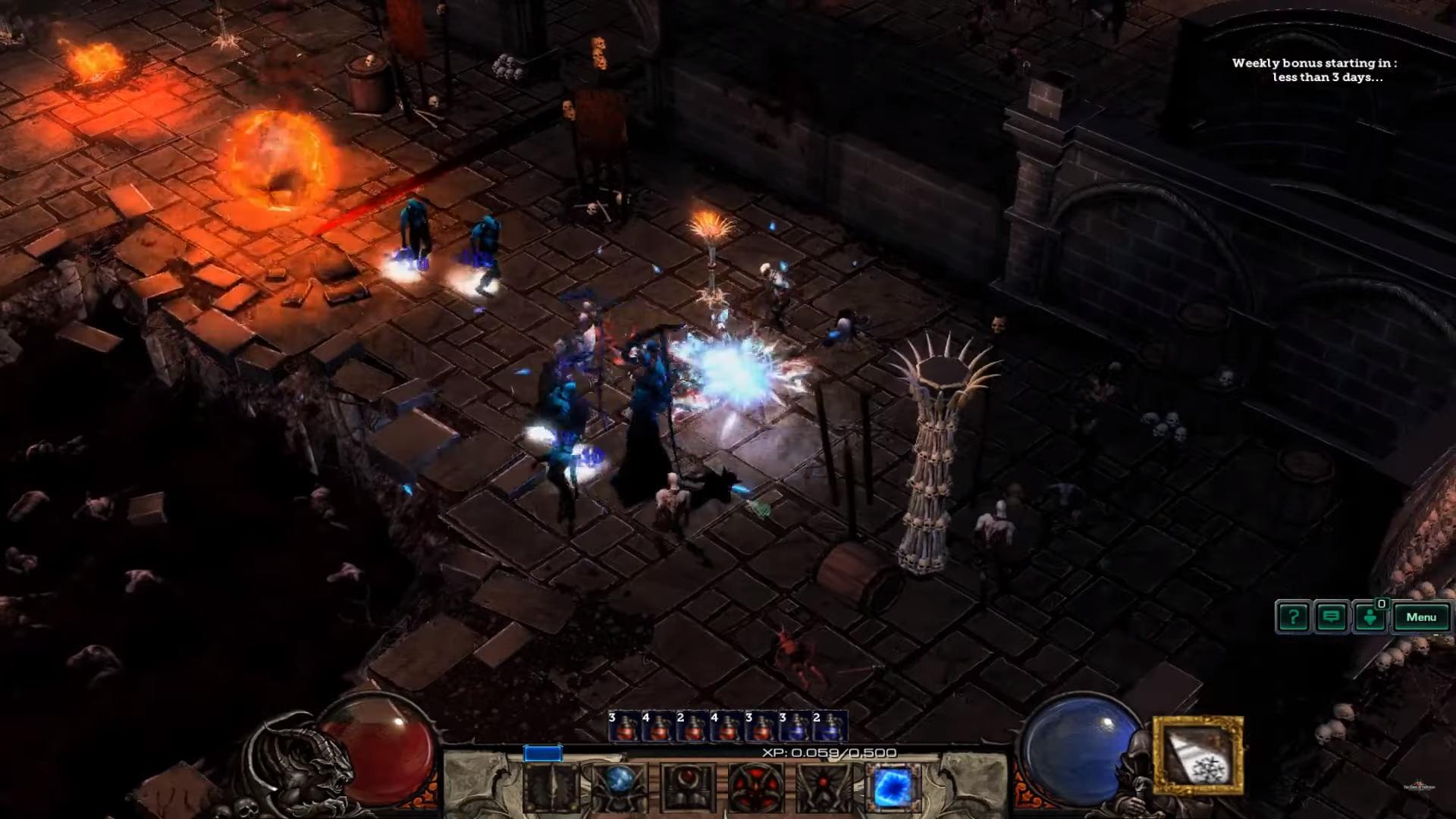1456x819 pixels.
Task: Activate the winged red gem skill
Action: click(824, 787)
